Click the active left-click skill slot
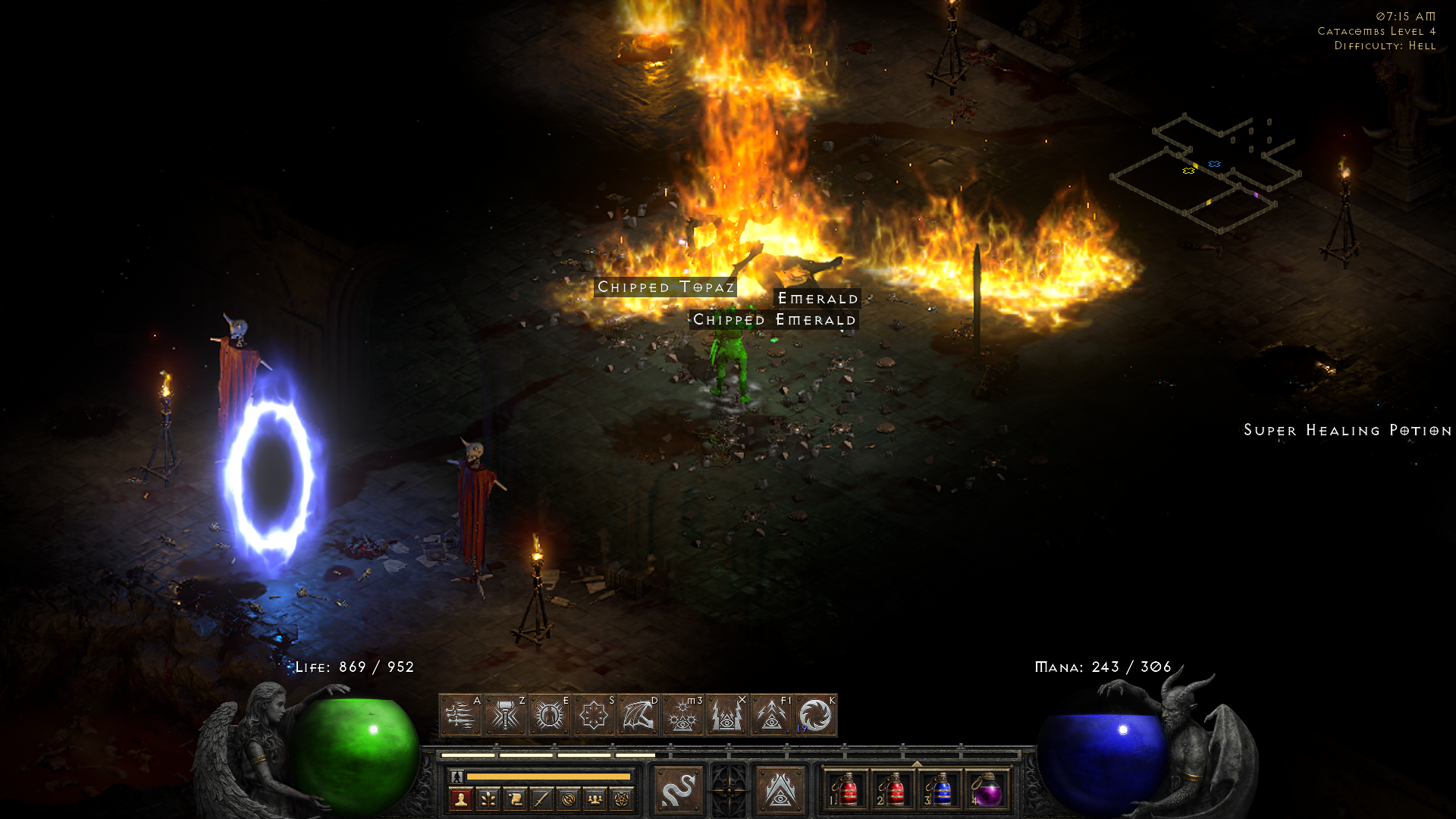Image resolution: width=1456 pixels, height=819 pixels. (679, 789)
